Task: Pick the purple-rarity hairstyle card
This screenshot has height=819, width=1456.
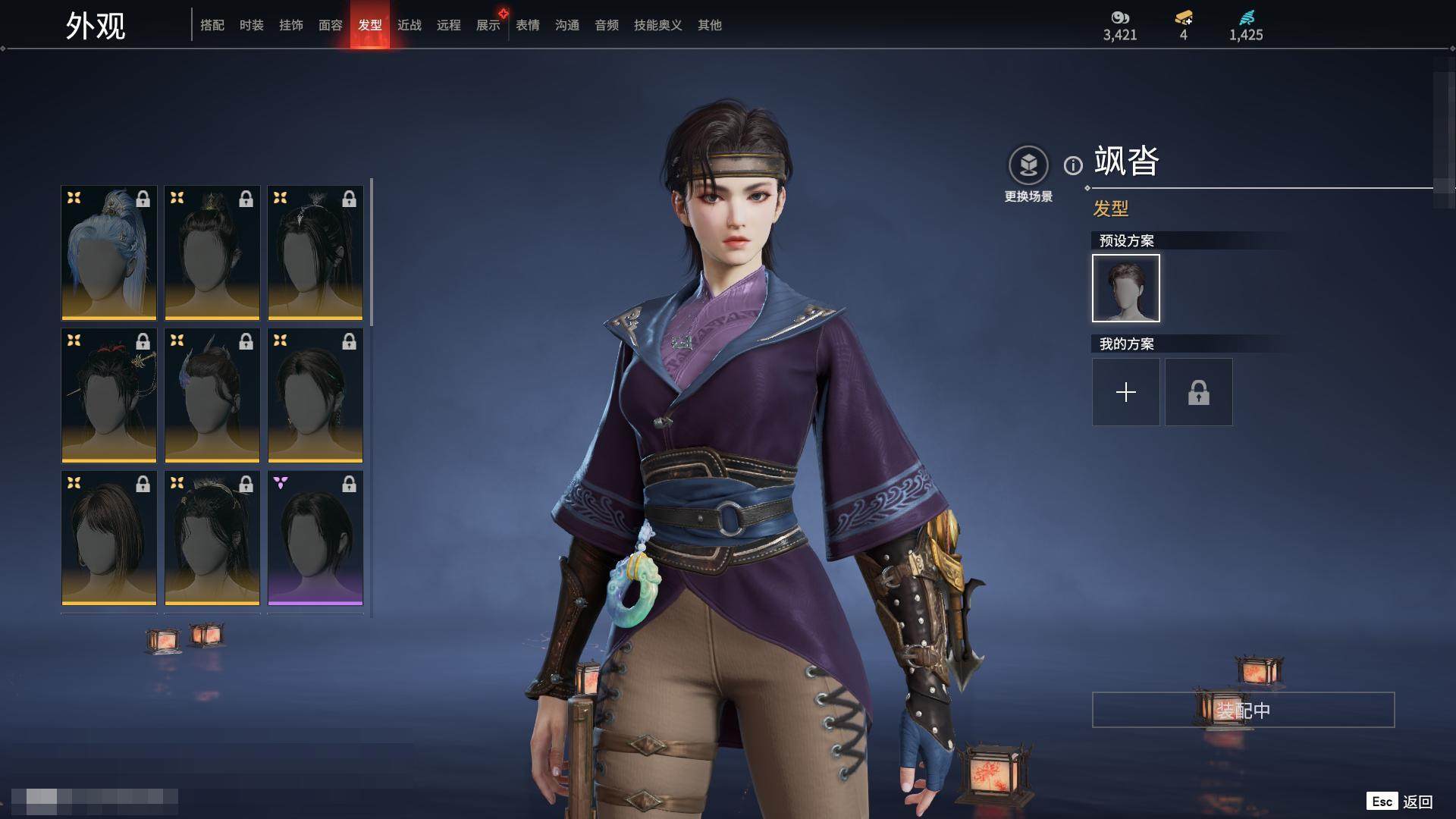Action: pos(315,538)
